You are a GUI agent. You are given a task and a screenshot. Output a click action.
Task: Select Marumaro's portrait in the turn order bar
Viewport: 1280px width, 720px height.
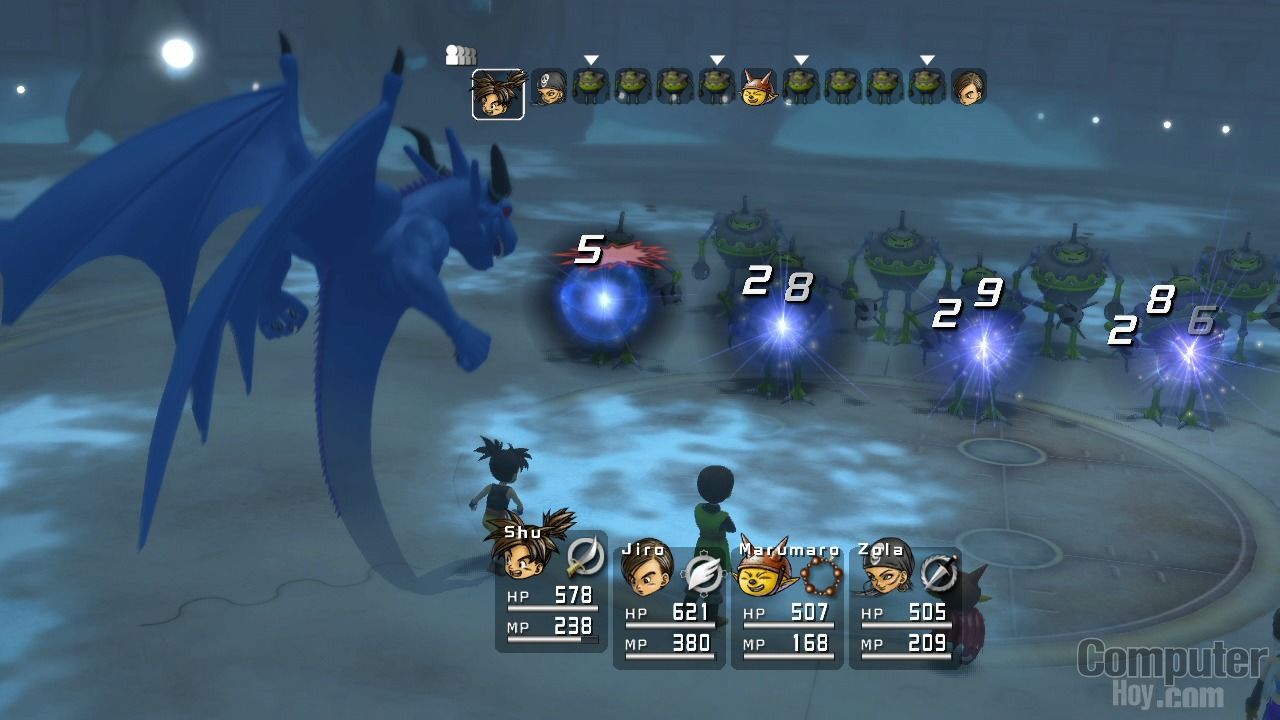[x=759, y=87]
